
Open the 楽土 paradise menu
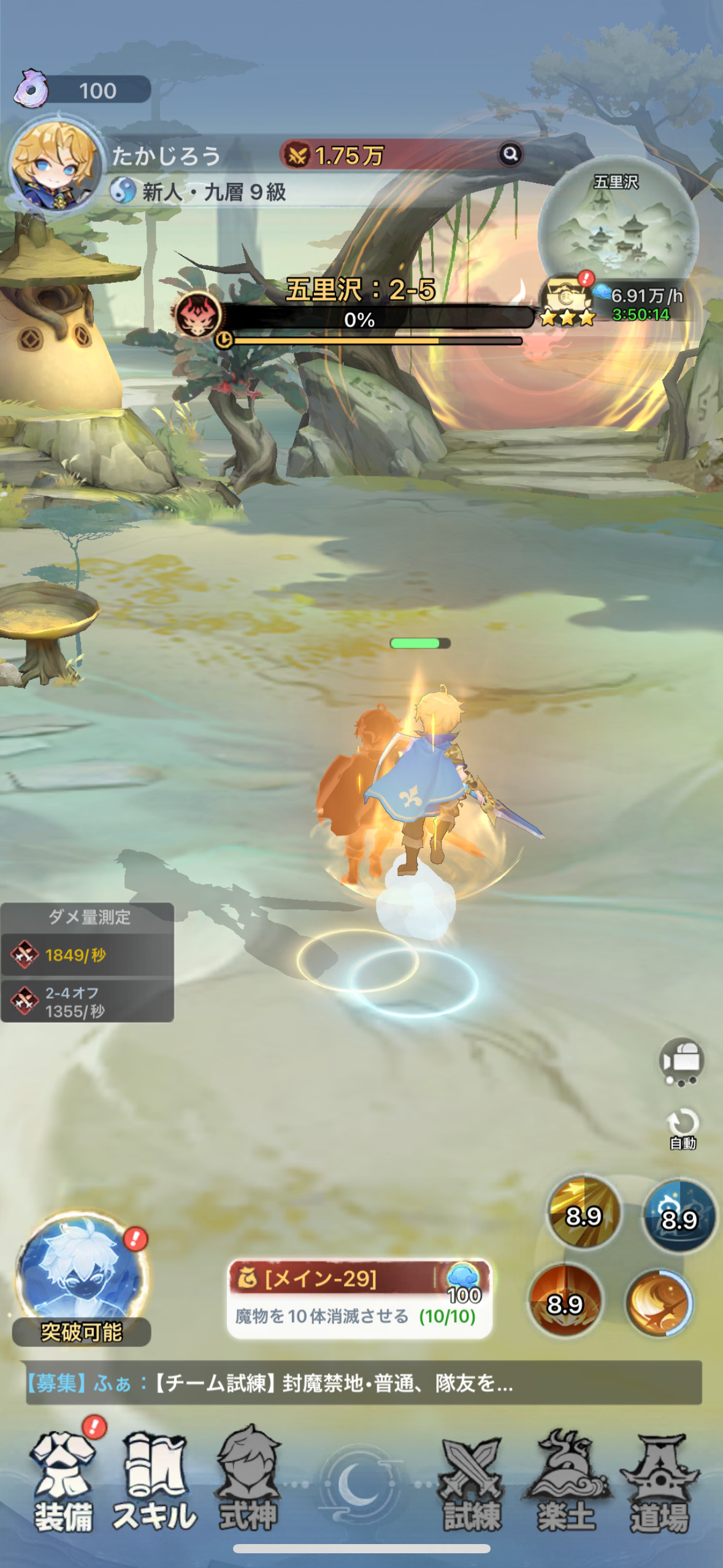pyautogui.click(x=565, y=1482)
